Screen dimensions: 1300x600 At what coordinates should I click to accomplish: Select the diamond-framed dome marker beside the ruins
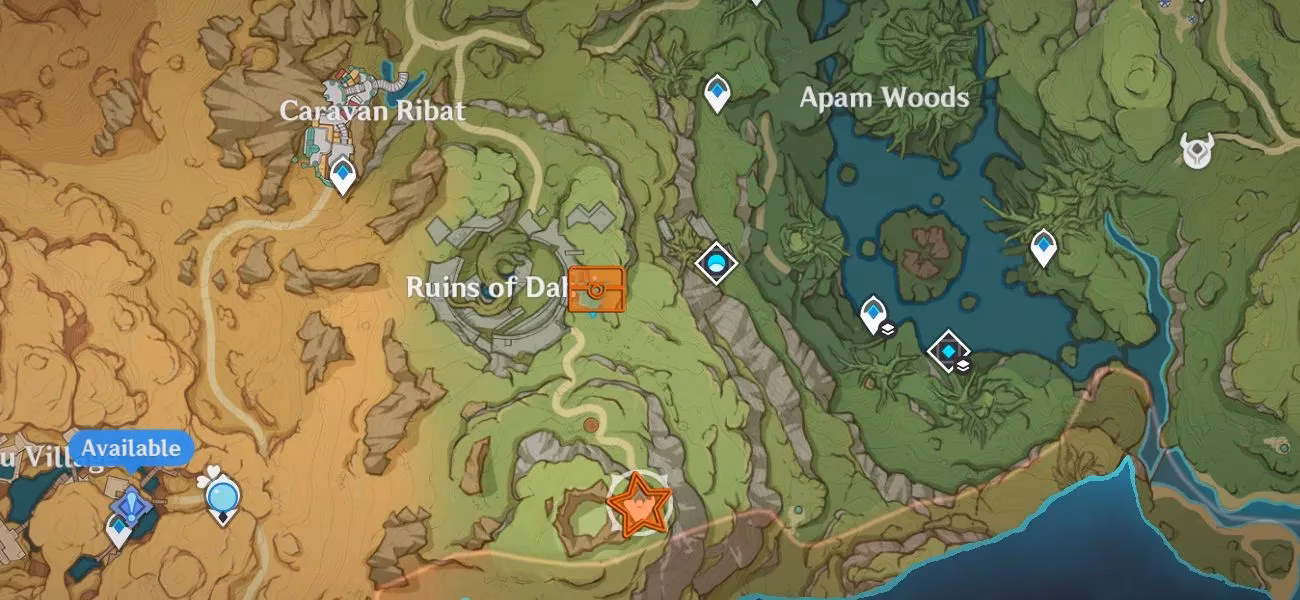pyautogui.click(x=716, y=263)
